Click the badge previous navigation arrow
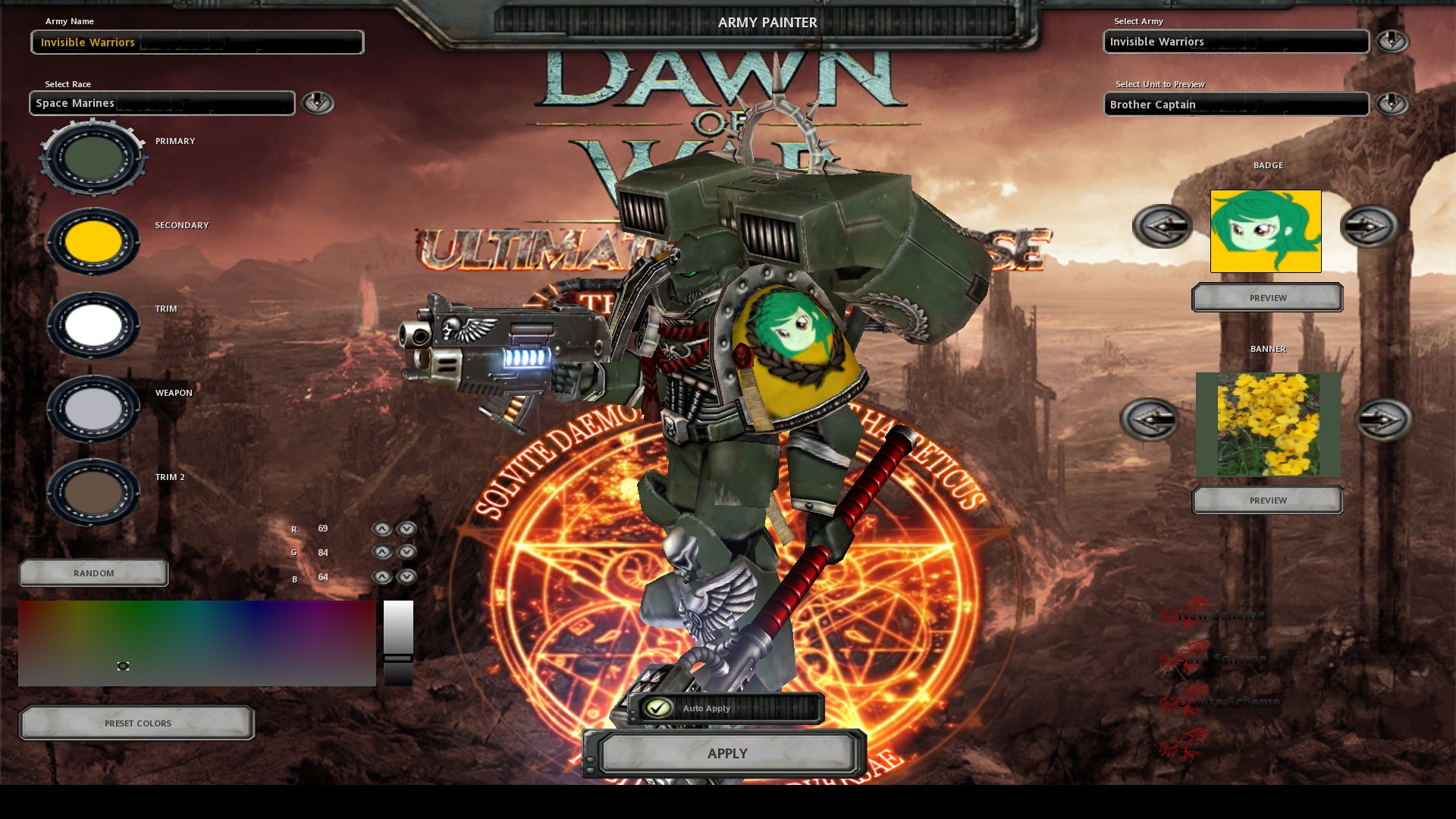Image resolution: width=1456 pixels, height=819 pixels. click(x=1162, y=226)
